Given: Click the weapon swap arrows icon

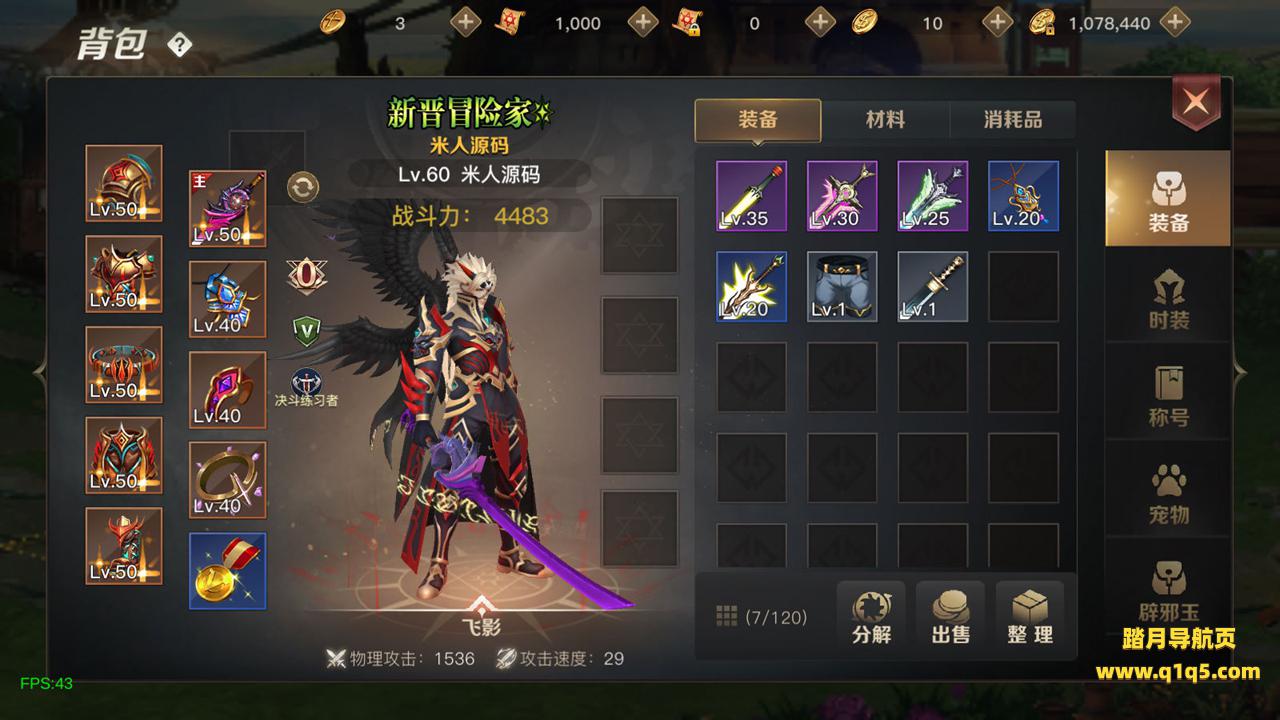Looking at the screenshot, I should pos(303,186).
